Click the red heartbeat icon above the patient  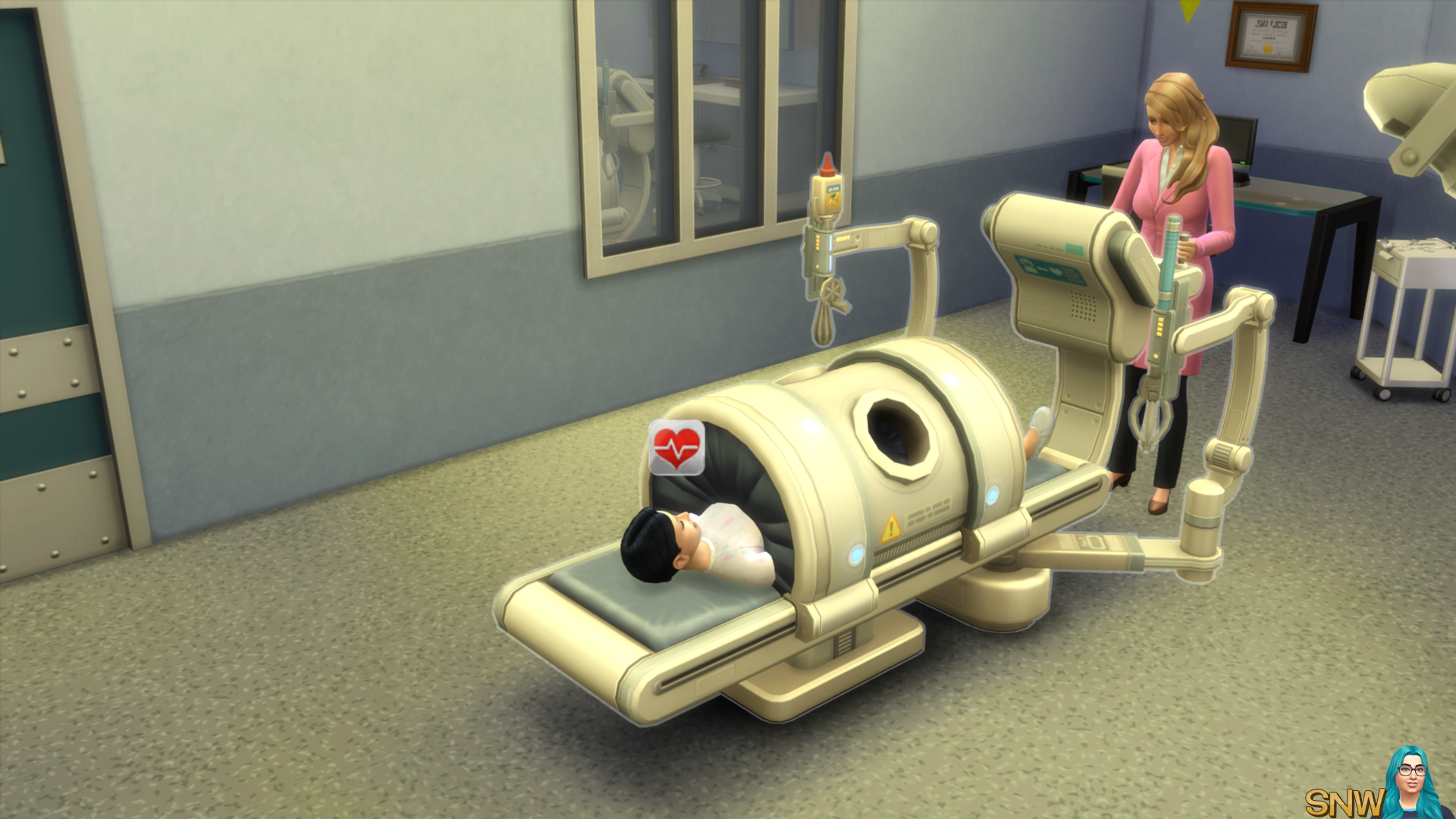coord(676,448)
